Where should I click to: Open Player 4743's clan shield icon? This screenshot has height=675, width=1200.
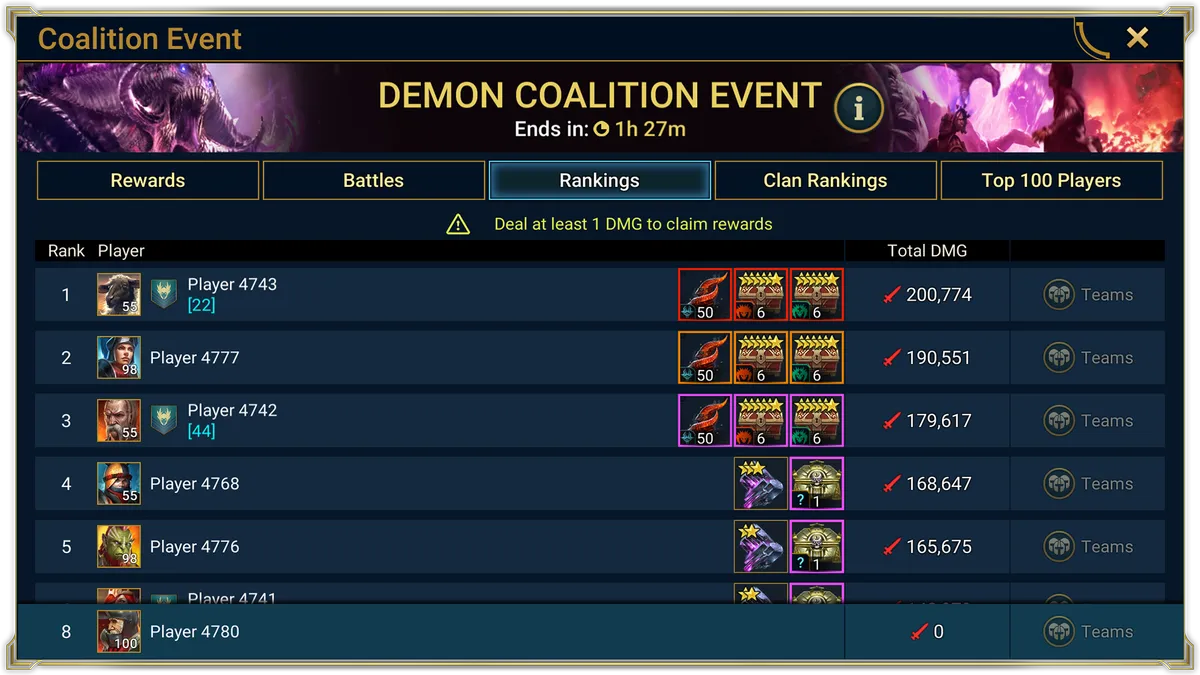pos(164,295)
